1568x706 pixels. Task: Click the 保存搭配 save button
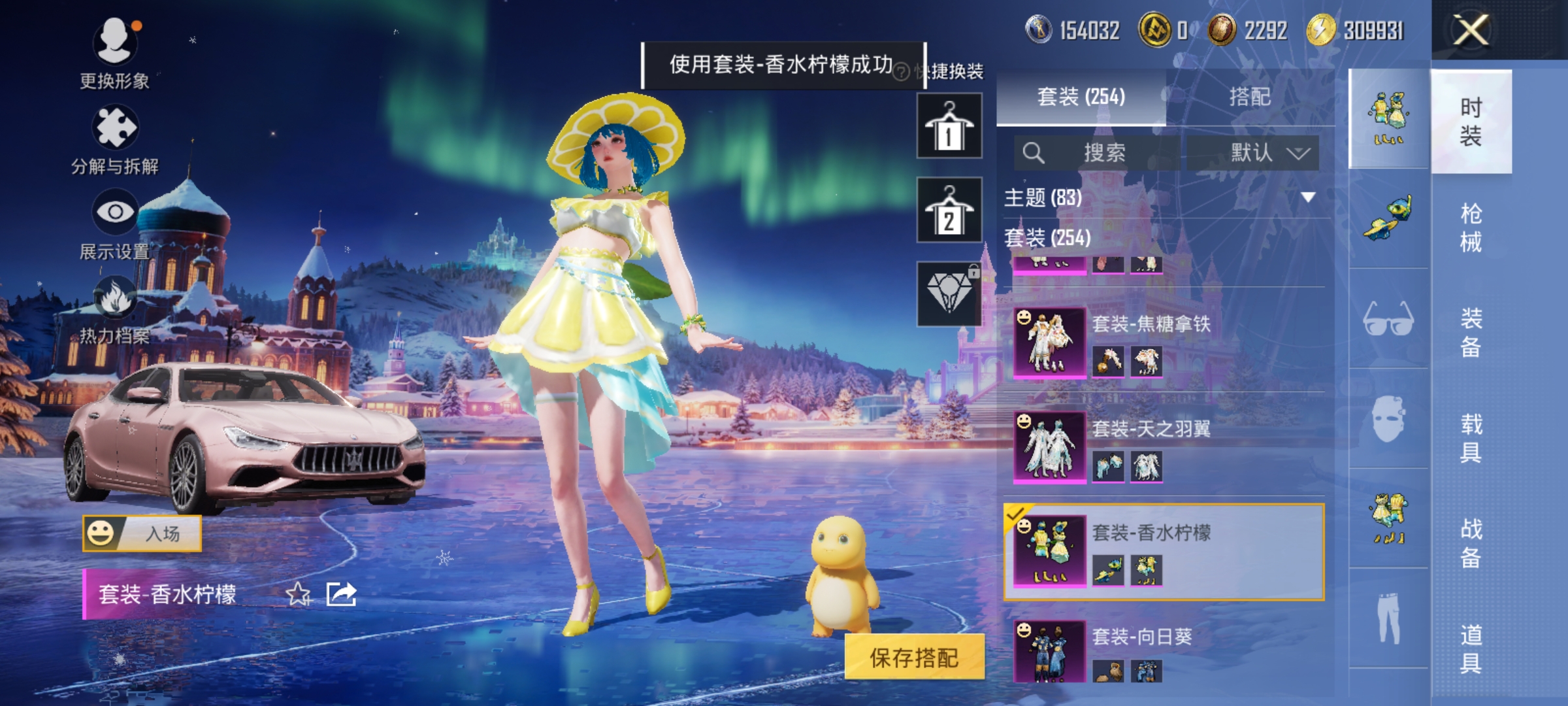click(x=914, y=658)
